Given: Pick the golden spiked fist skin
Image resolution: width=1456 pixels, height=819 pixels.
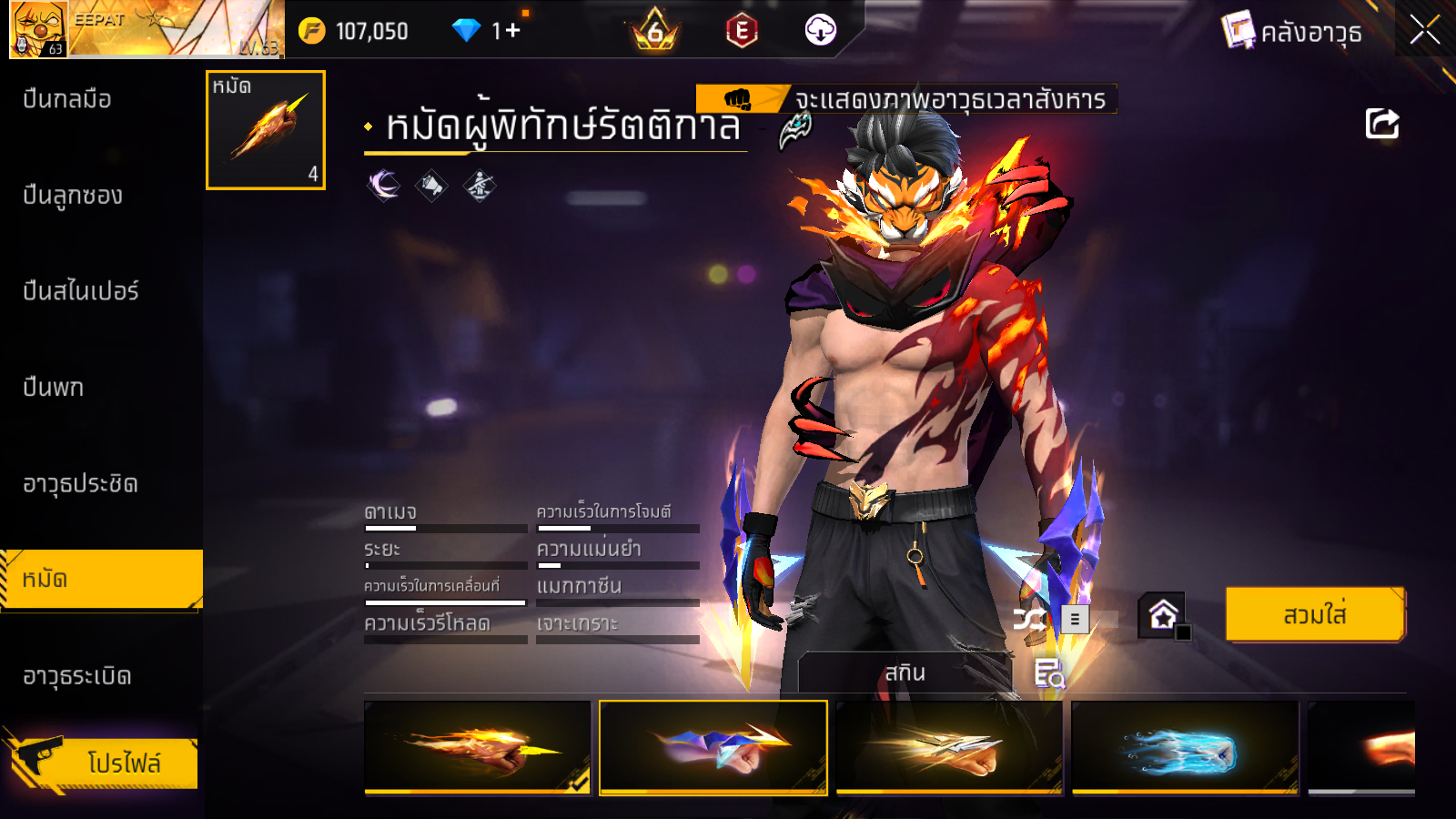Looking at the screenshot, I should (949, 747).
